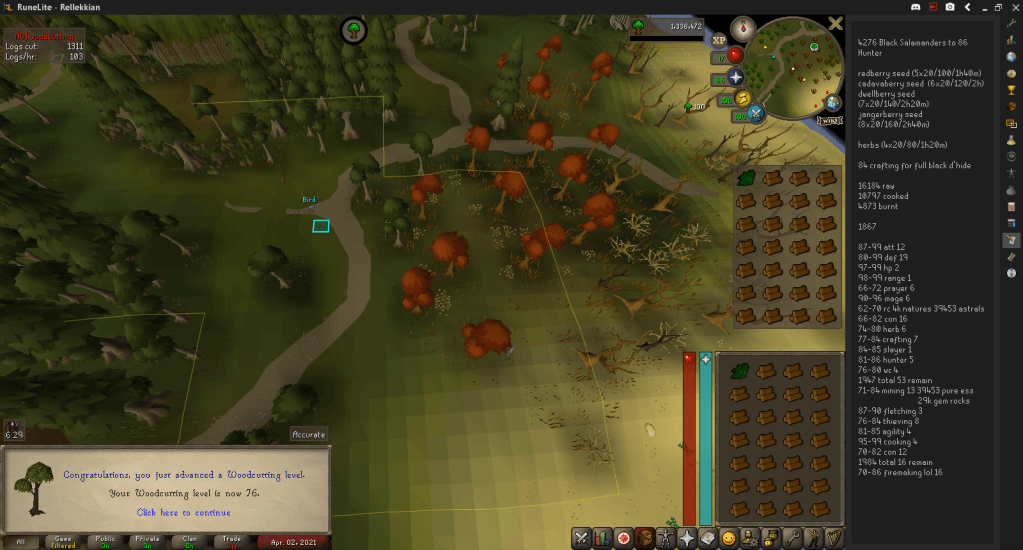Toggle the Trade chat tab

point(232,542)
